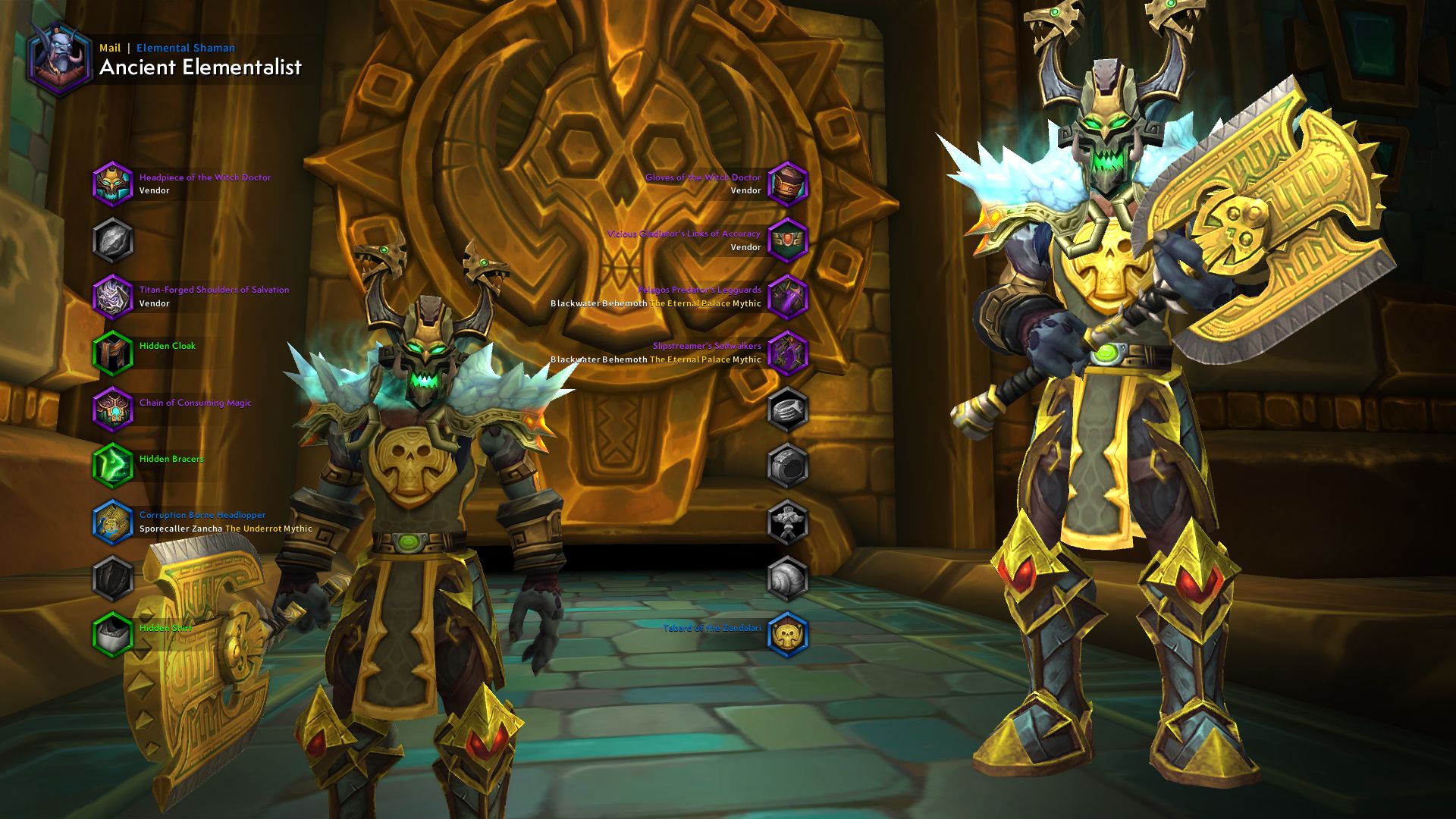Click the Hidden Bracers green slot icon

pos(114,465)
